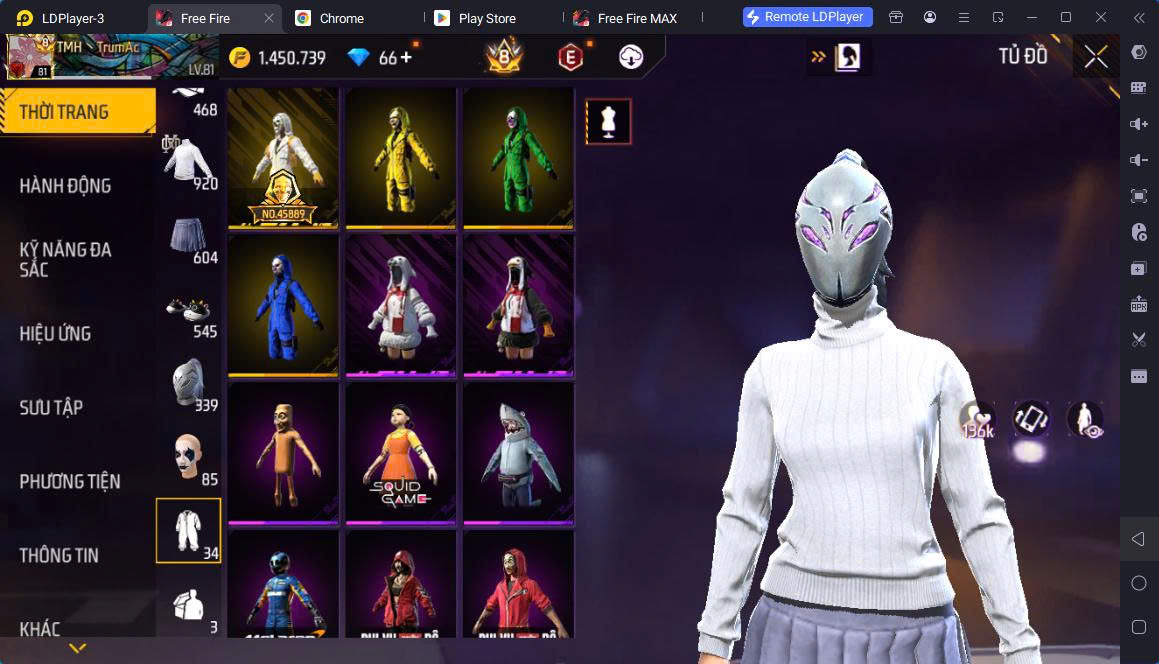This screenshot has width=1159, height=664.
Task: Pick the silver mask subcategory
Action: 189,385
